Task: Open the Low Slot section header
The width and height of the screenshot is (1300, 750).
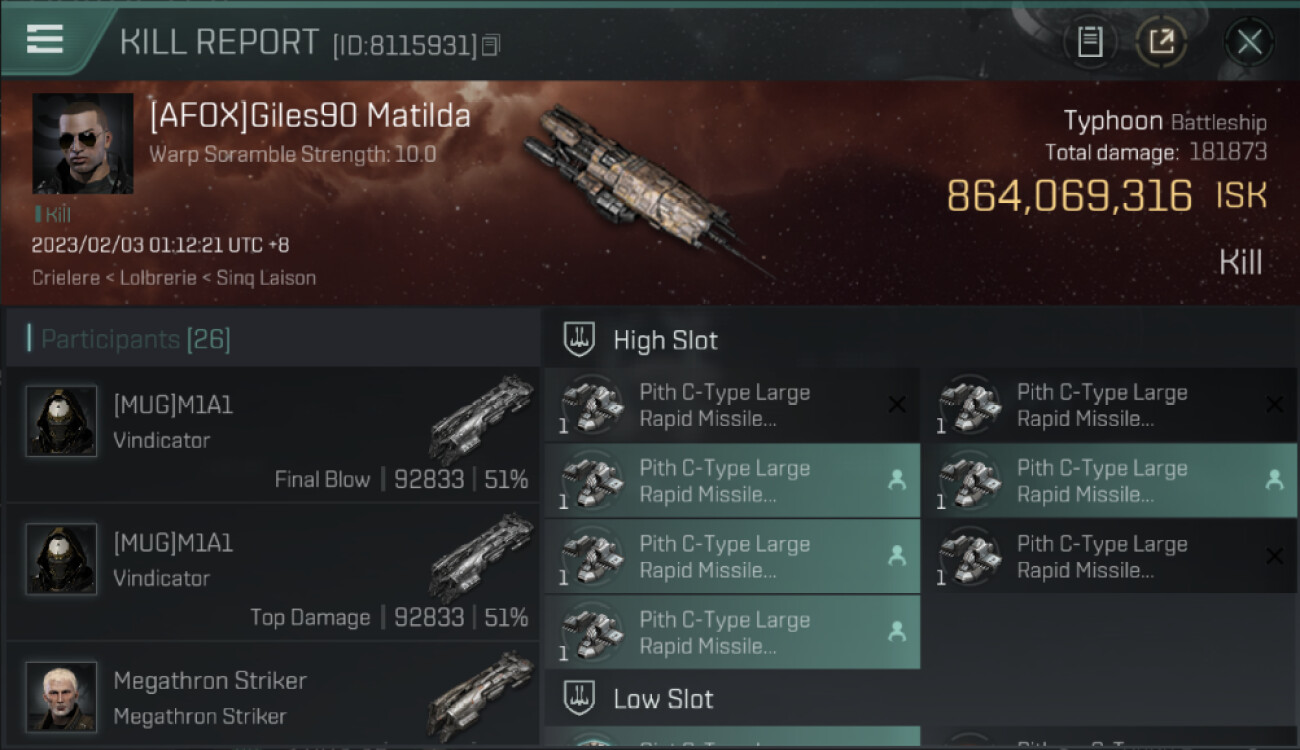Action: click(x=663, y=698)
